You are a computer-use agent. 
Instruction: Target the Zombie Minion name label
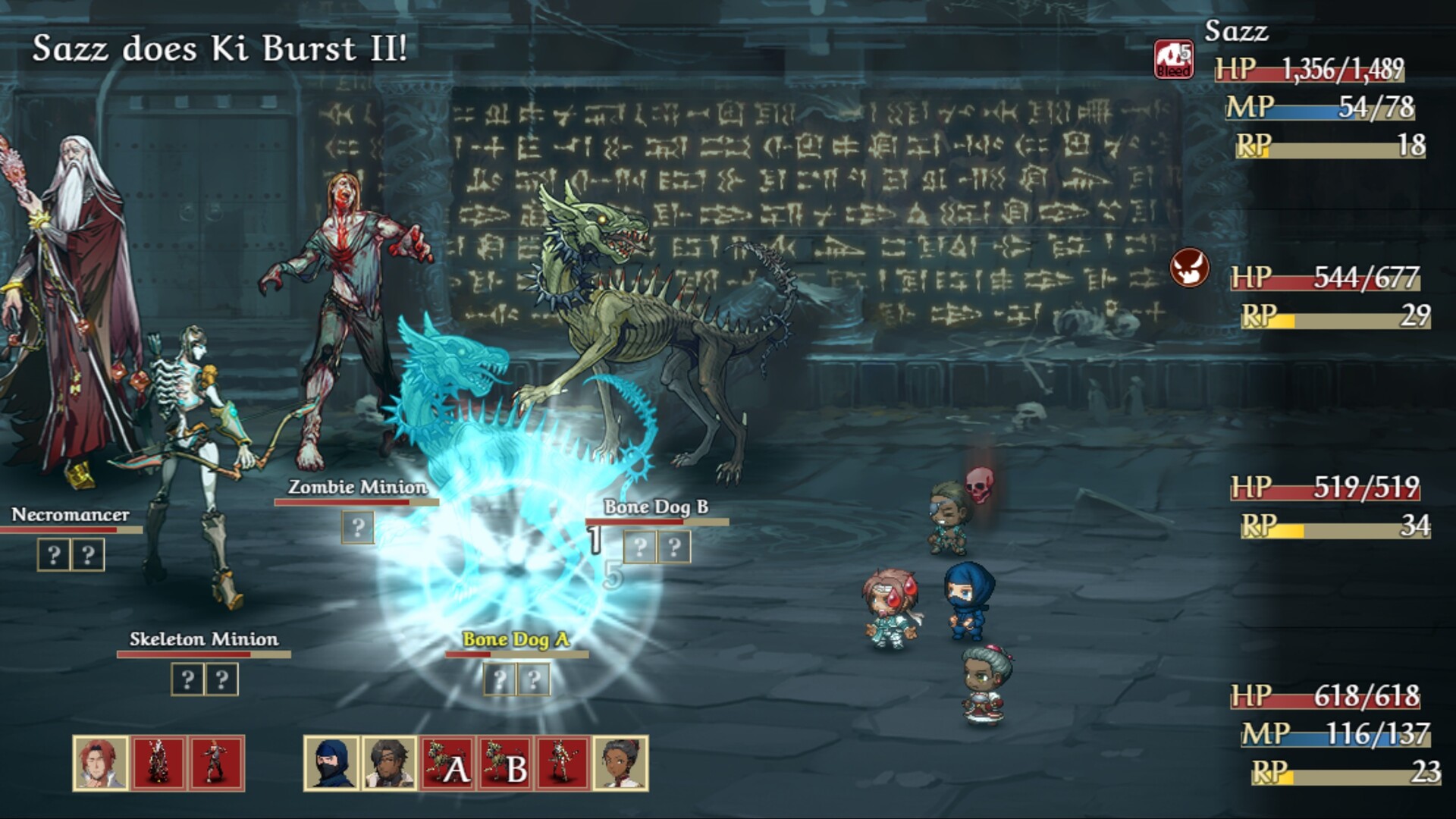[357, 487]
